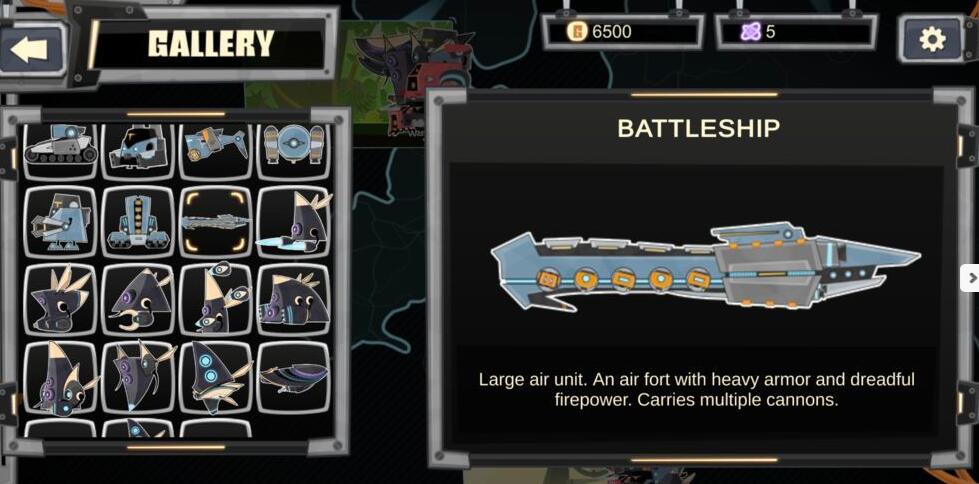Expand the side panel arrow at right edge
Viewport: 979px width, 484px height.
[969, 278]
